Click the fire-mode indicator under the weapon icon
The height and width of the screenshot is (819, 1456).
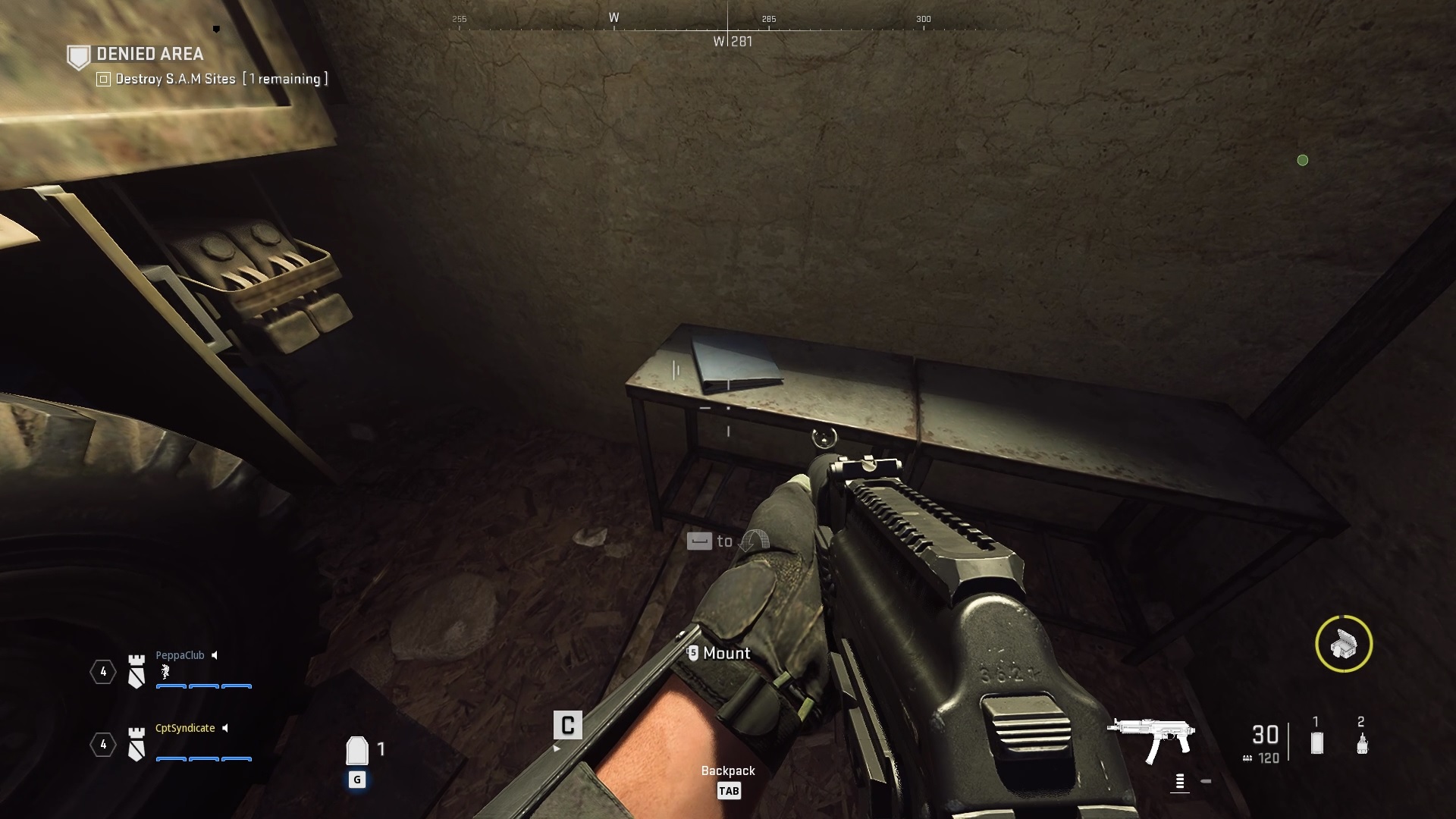click(x=1179, y=781)
